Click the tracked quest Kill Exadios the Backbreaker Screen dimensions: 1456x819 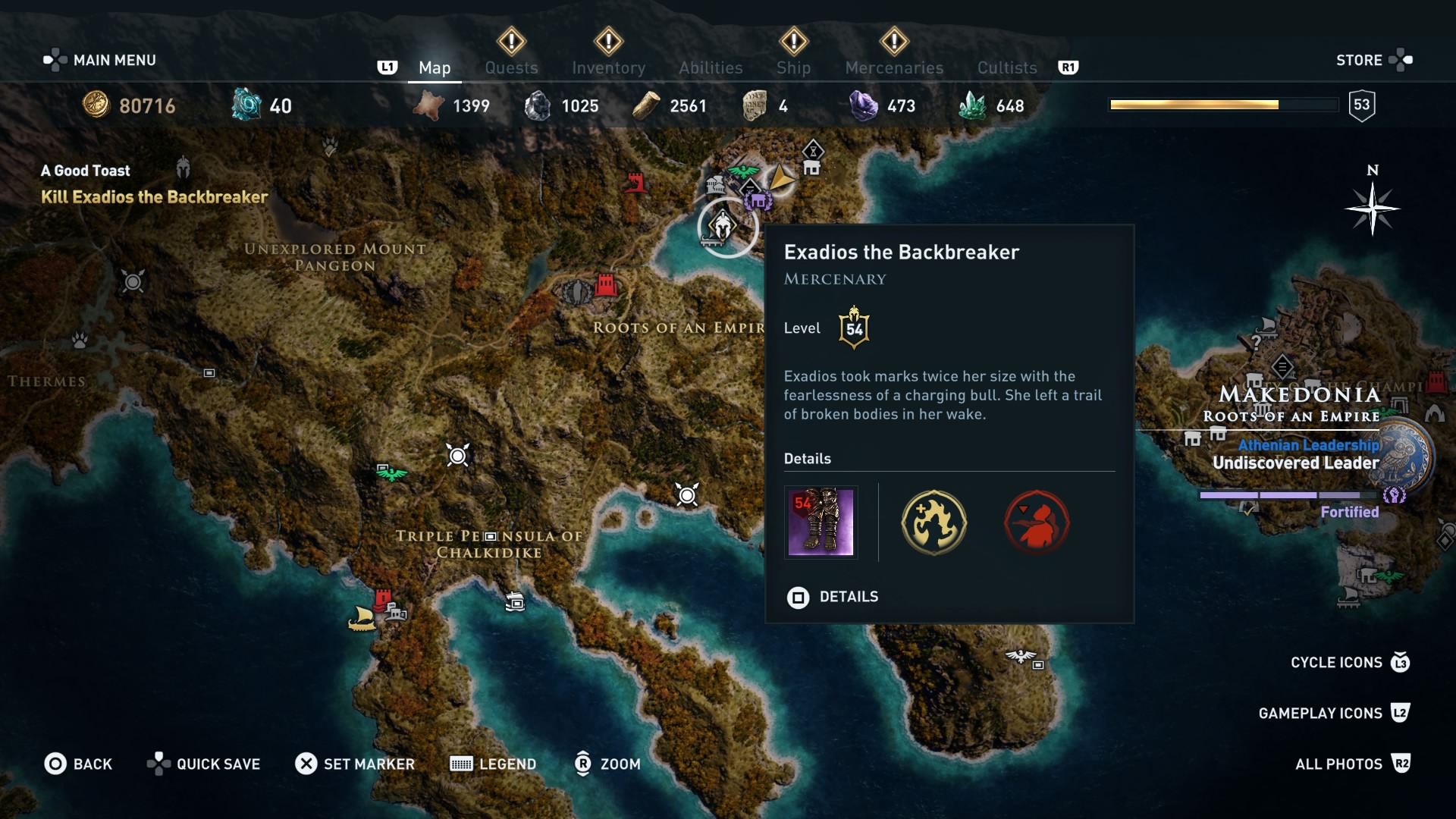(154, 197)
